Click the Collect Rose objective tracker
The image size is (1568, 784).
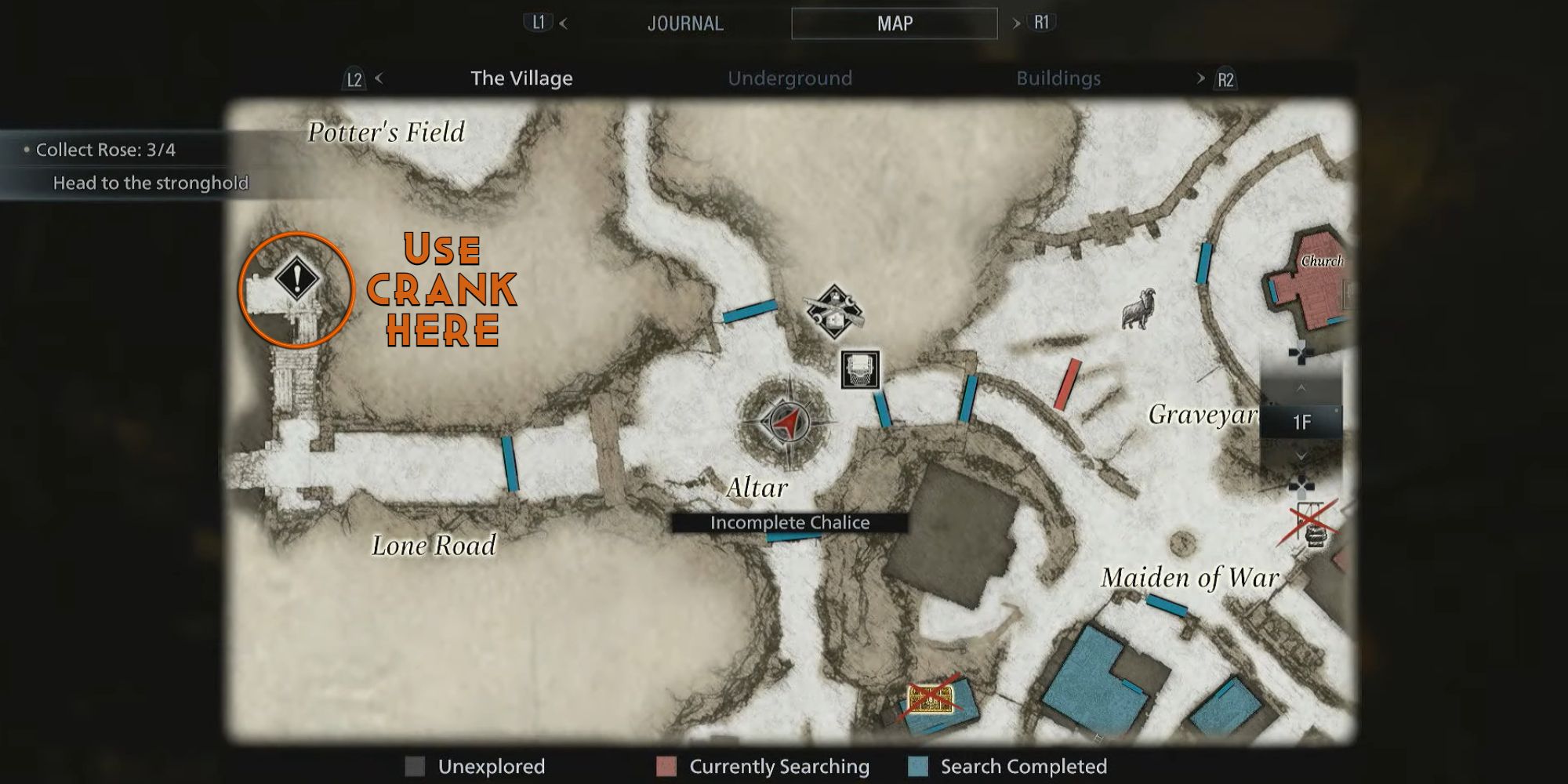click(106, 150)
